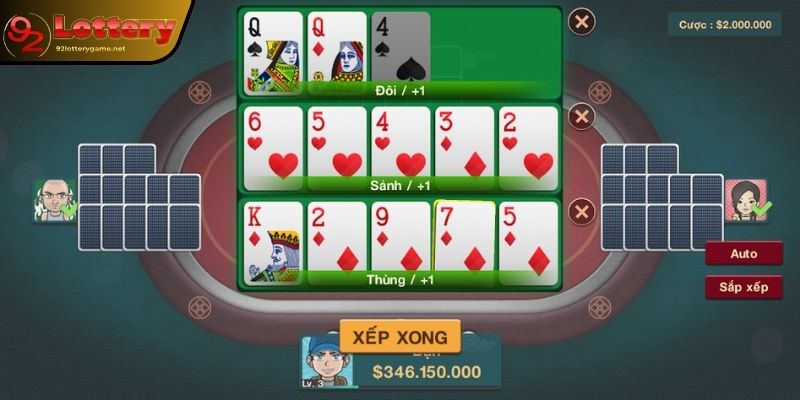Select the 6 of hearts card
This screenshot has width=800, height=400.
pos(272,143)
